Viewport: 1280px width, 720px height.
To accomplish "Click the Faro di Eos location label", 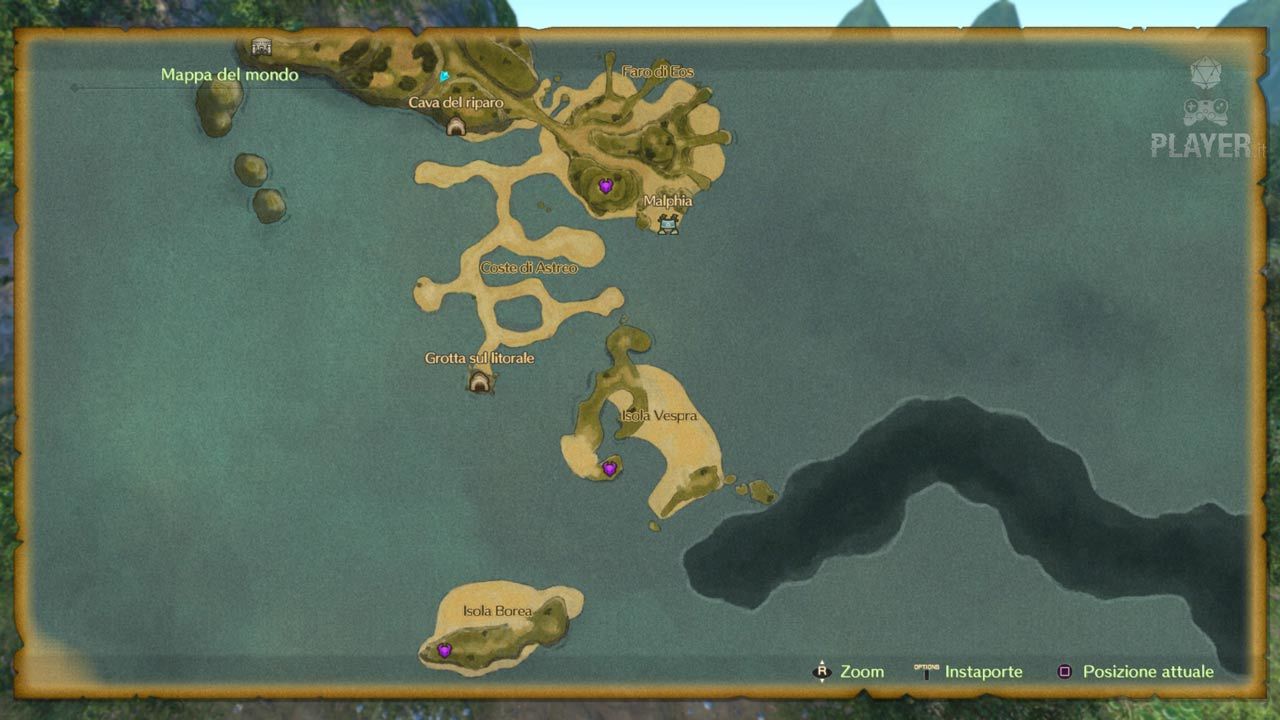I will pos(657,72).
